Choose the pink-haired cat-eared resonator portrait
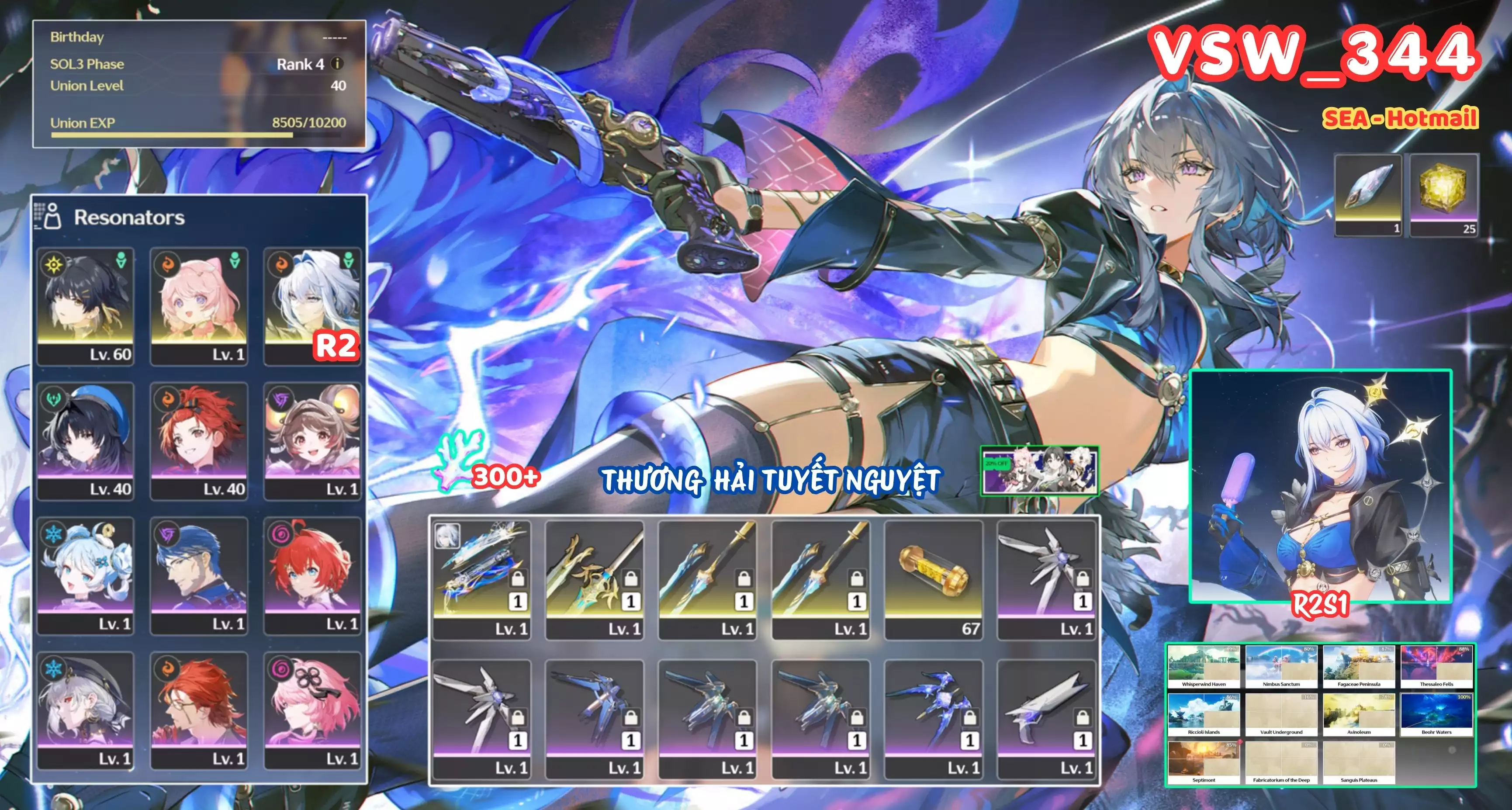The width and height of the screenshot is (1512, 810). [199, 306]
